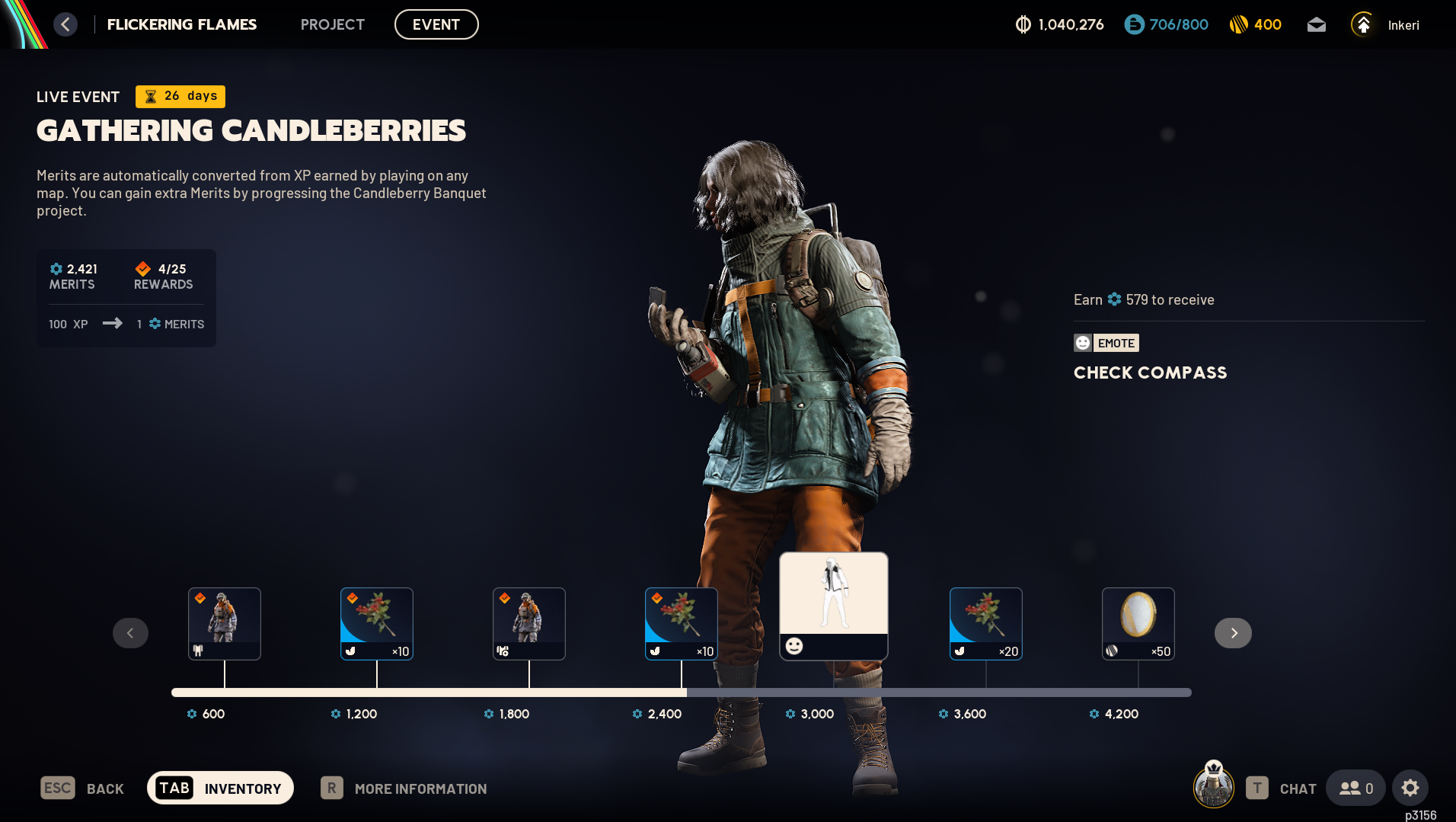1456x822 pixels.
Task: Switch to the Project tab
Action: [x=332, y=24]
